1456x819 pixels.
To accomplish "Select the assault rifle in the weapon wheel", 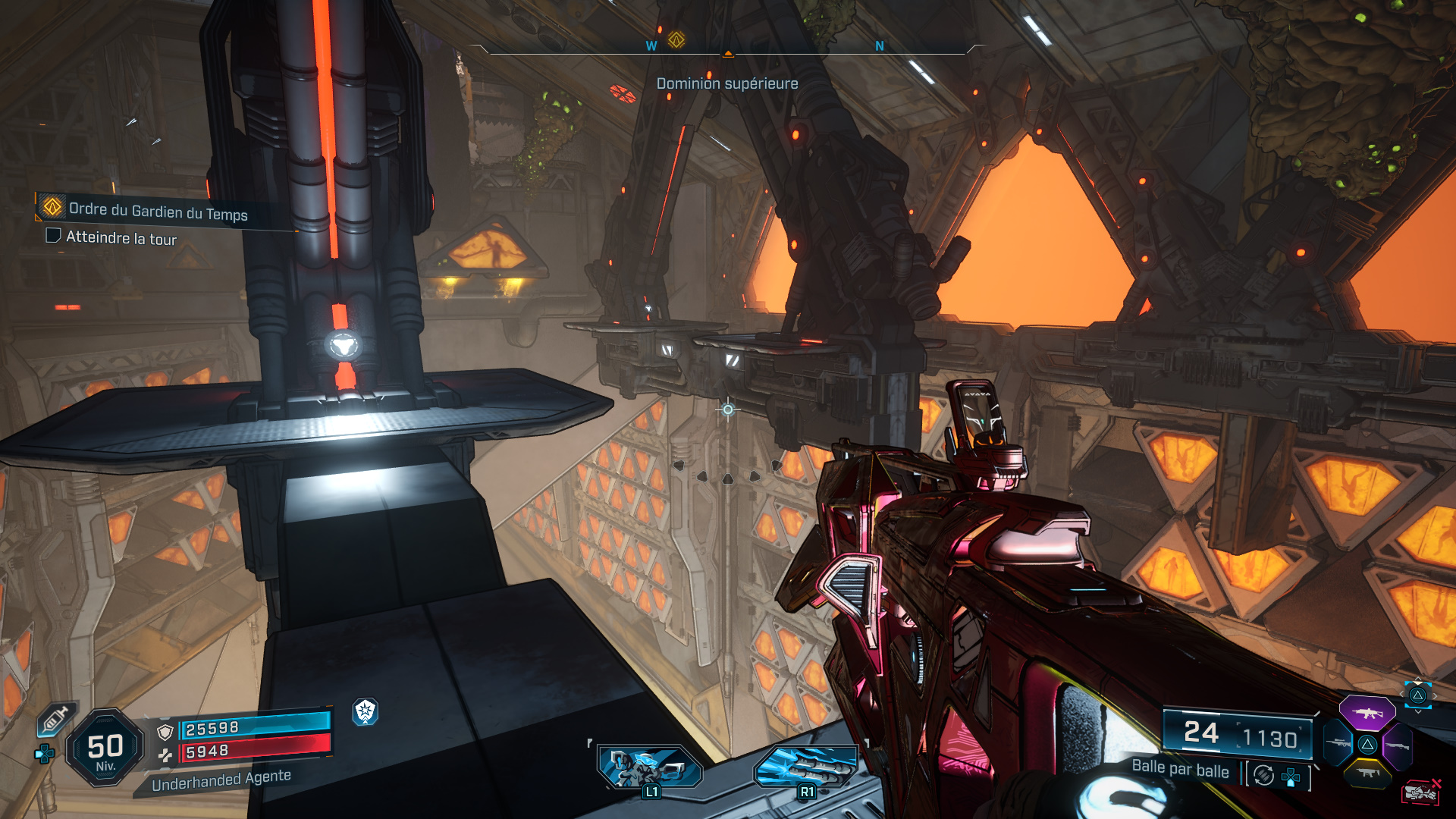I will point(1367,713).
